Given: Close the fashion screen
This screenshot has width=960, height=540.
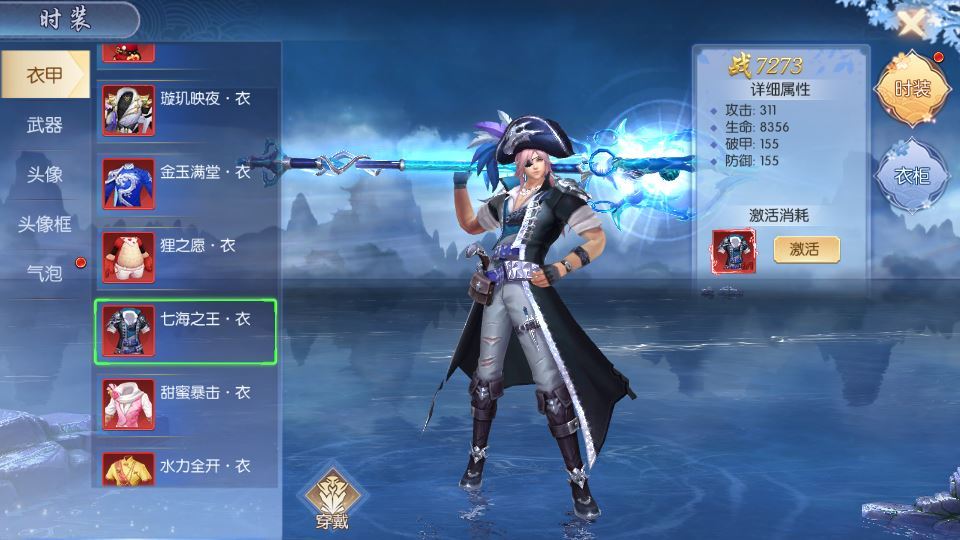Looking at the screenshot, I should [911, 23].
